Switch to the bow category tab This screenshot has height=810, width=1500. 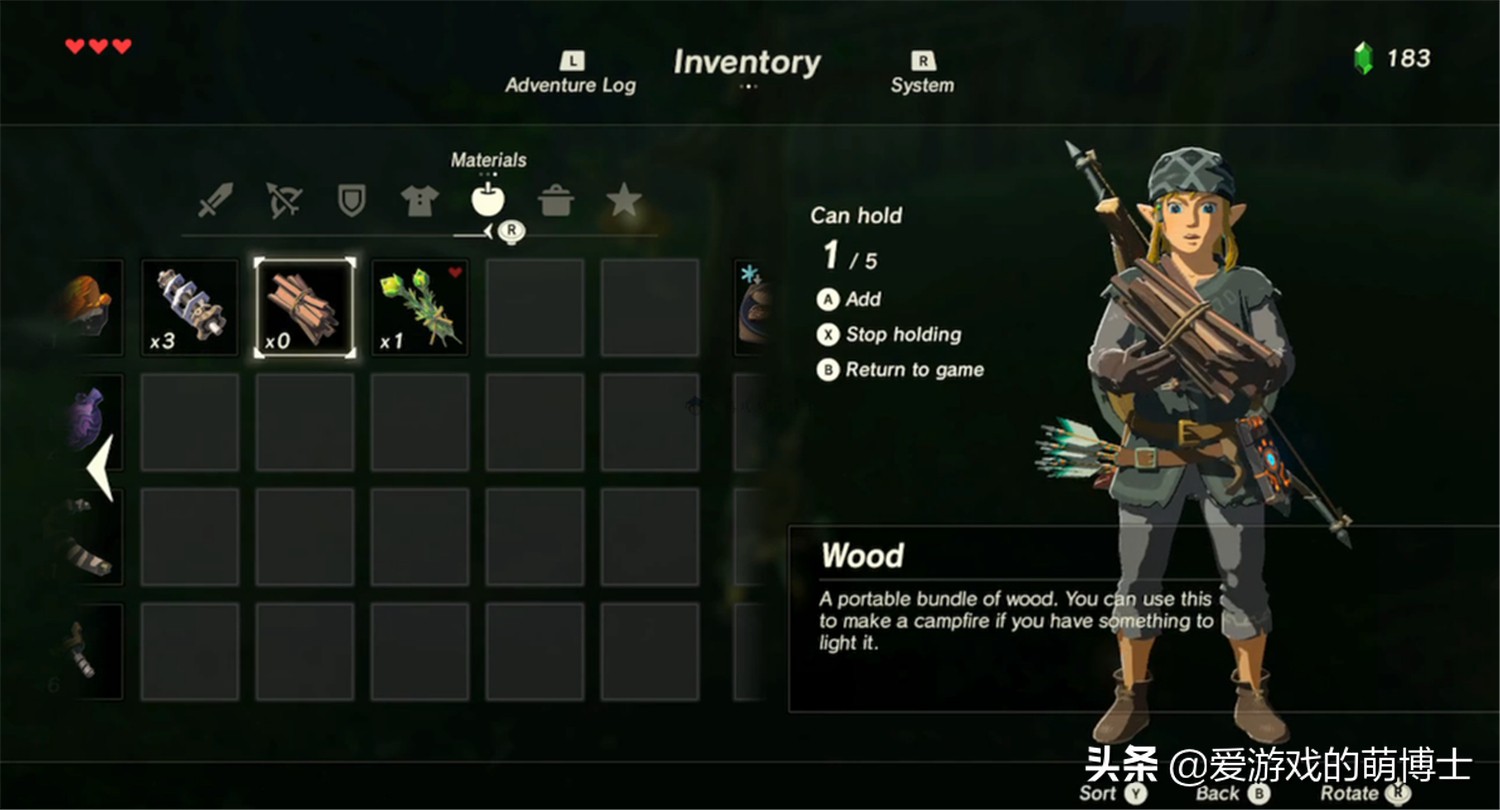(284, 200)
